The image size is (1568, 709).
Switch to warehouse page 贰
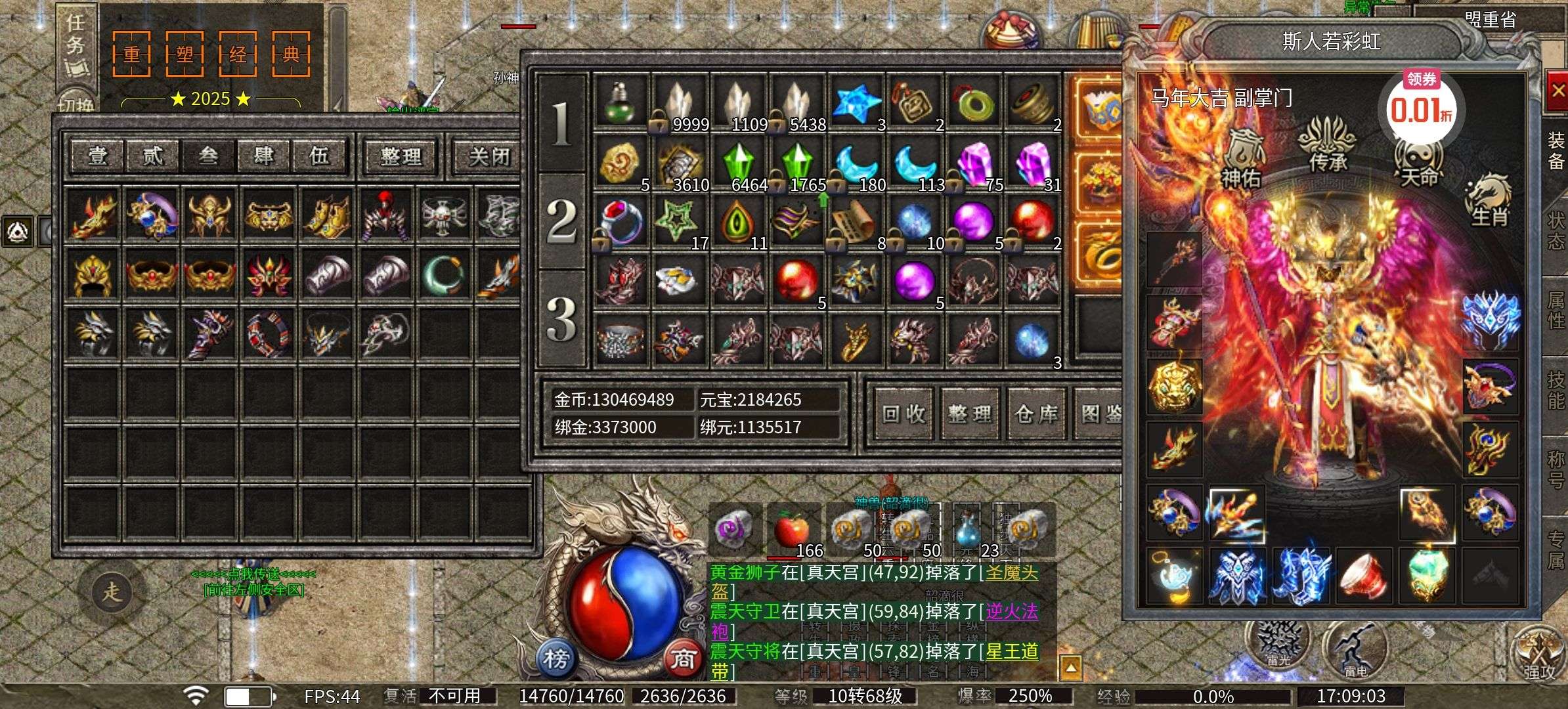pos(152,156)
